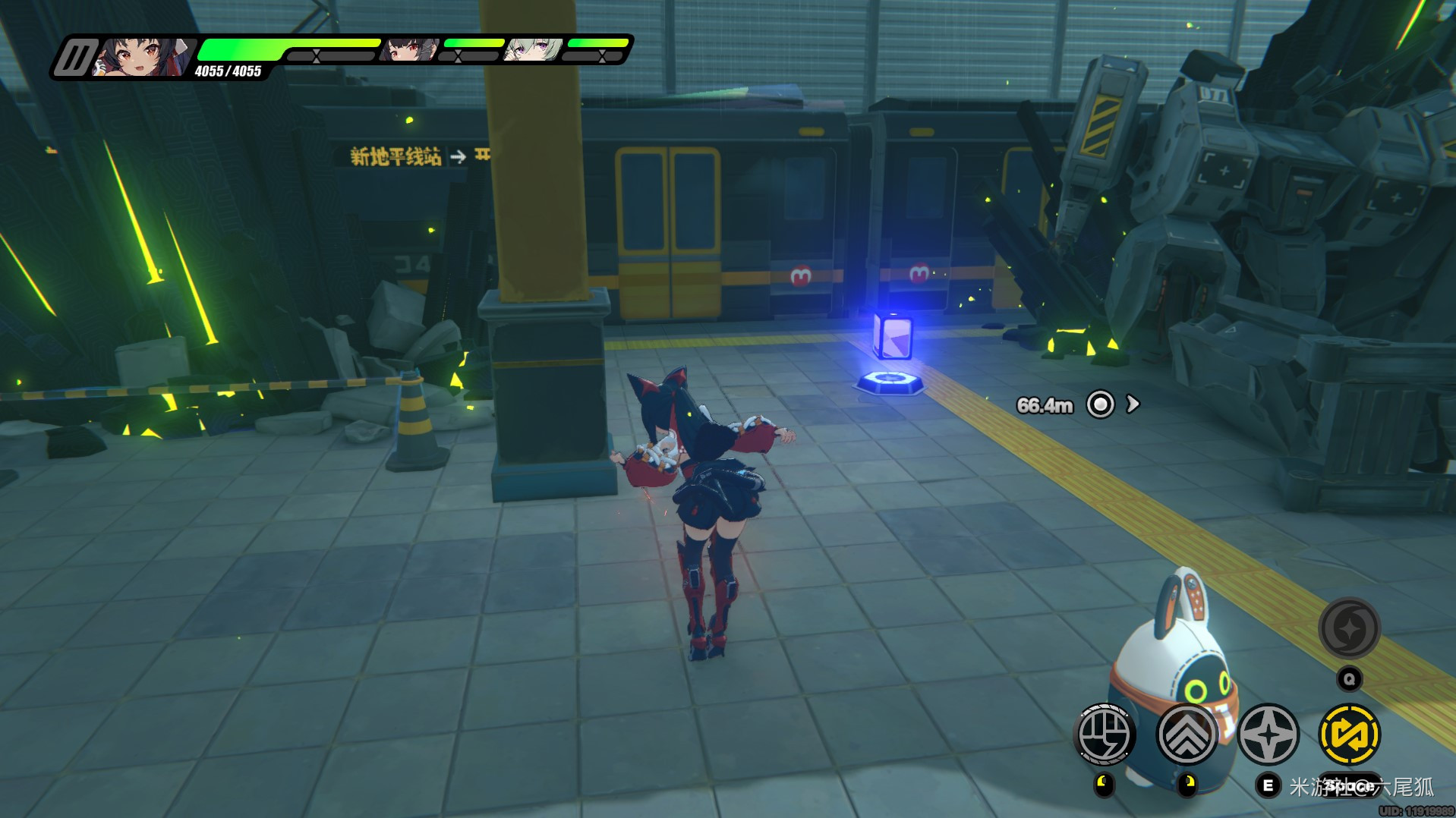Image resolution: width=1456 pixels, height=818 pixels.
Task: Tap the yellow character swap icon
Action: 1350,734
